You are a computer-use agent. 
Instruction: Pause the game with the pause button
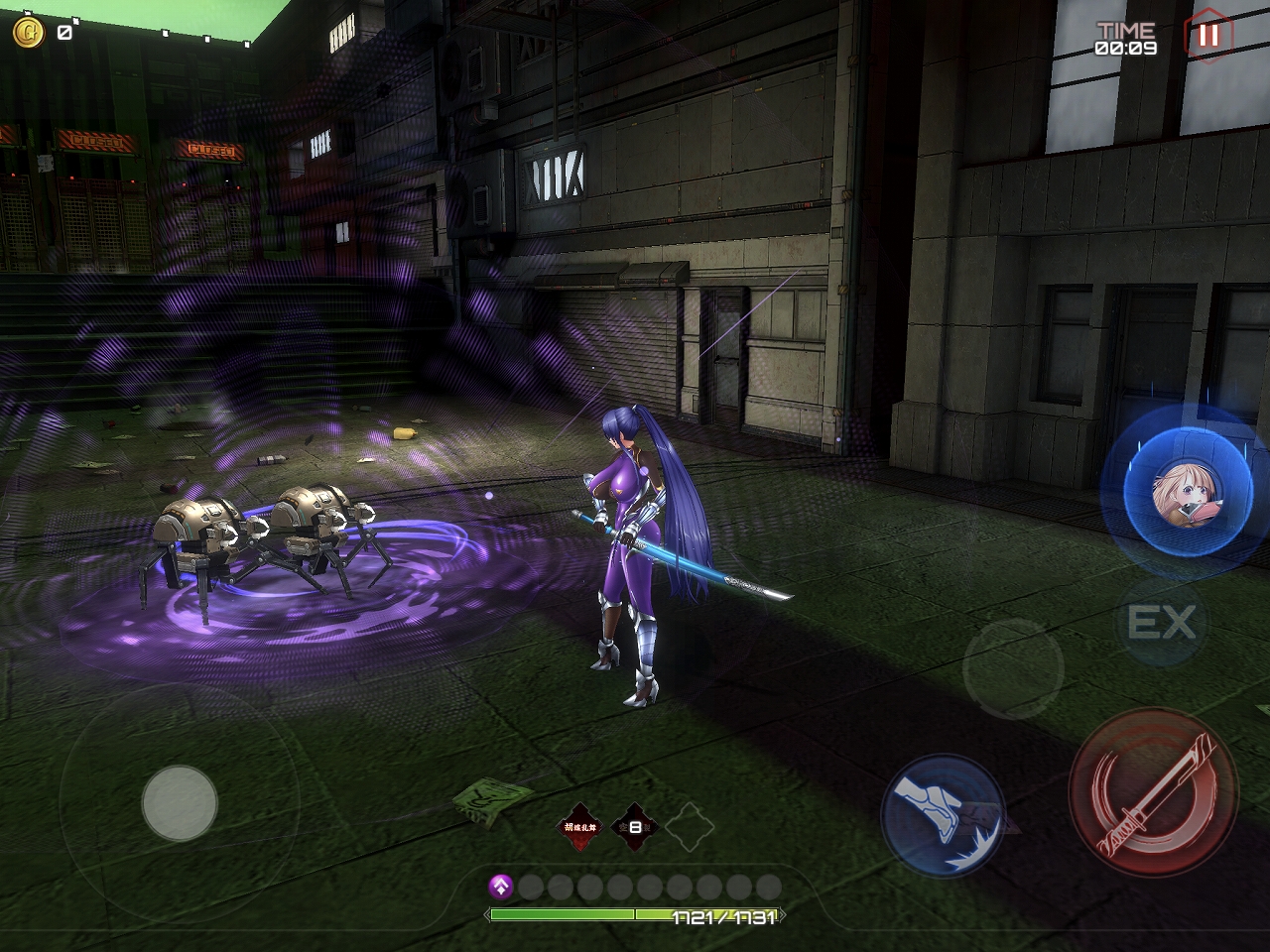point(1208,36)
